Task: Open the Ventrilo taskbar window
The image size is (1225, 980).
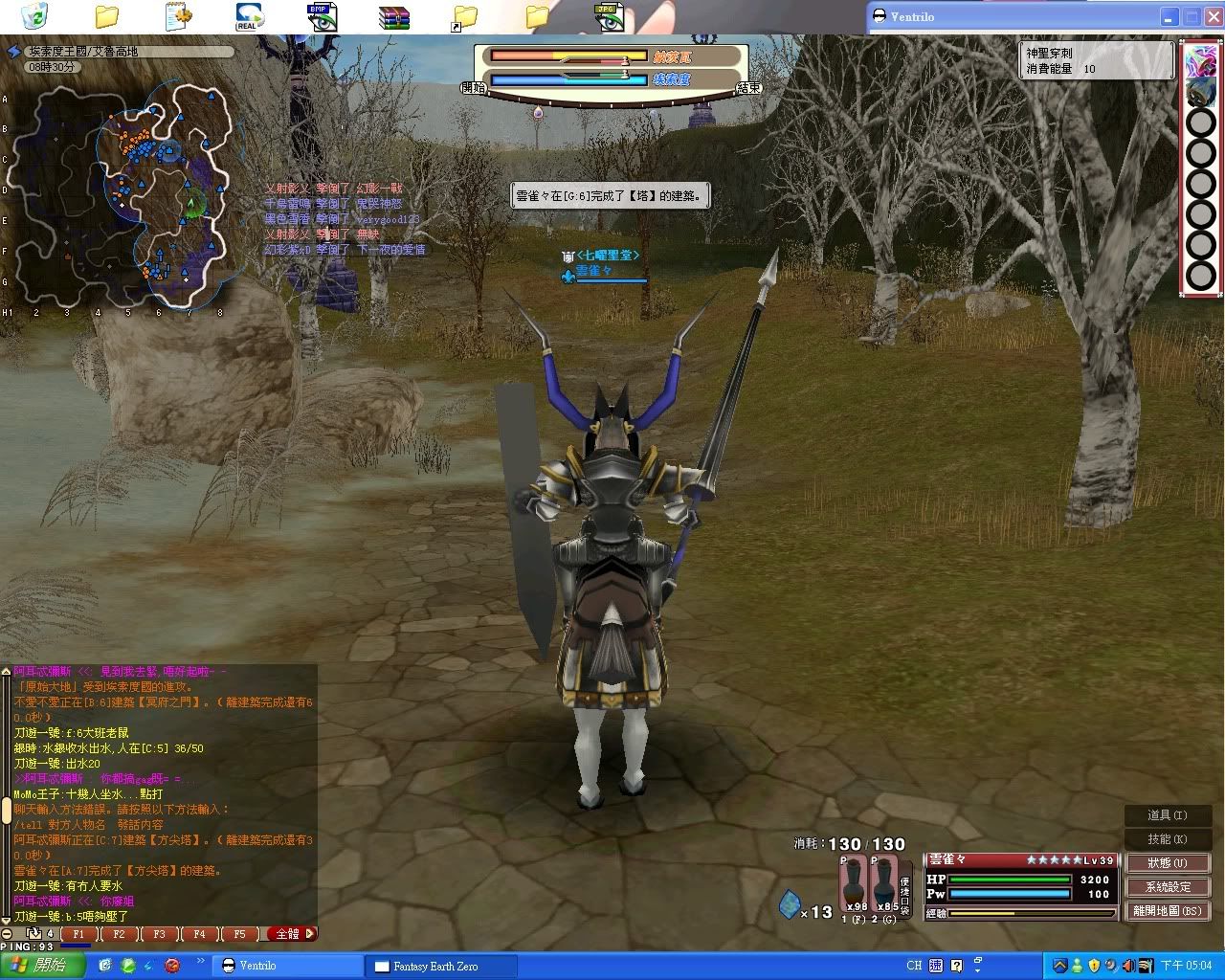Action: point(287,966)
